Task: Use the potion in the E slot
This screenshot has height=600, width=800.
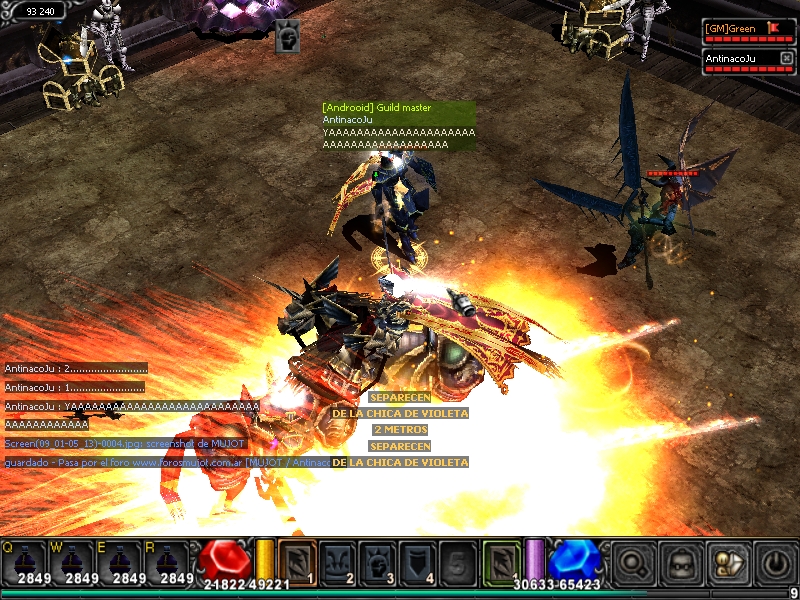Action: 122,563
